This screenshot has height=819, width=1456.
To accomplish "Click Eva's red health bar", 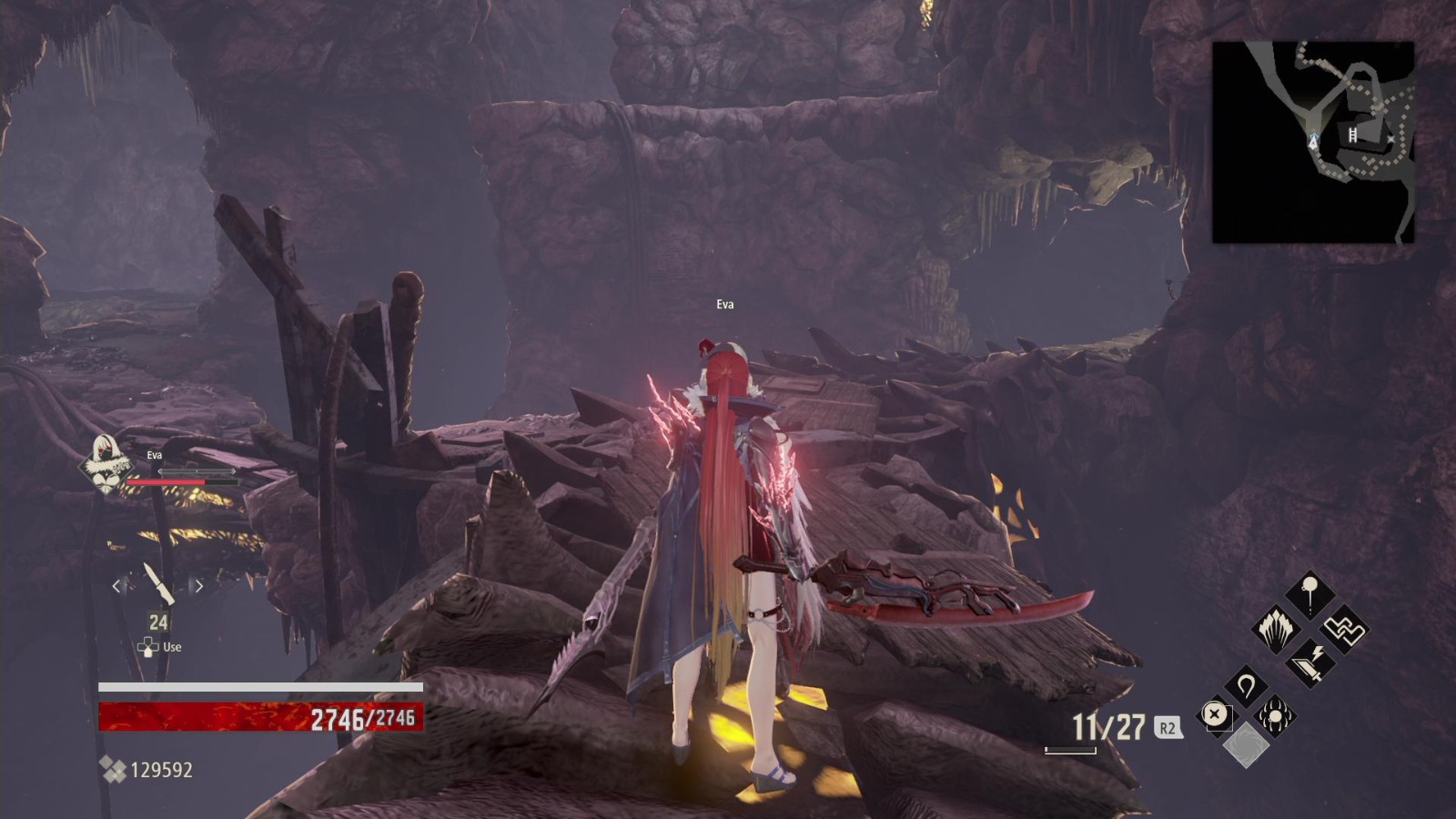I will click(x=181, y=481).
